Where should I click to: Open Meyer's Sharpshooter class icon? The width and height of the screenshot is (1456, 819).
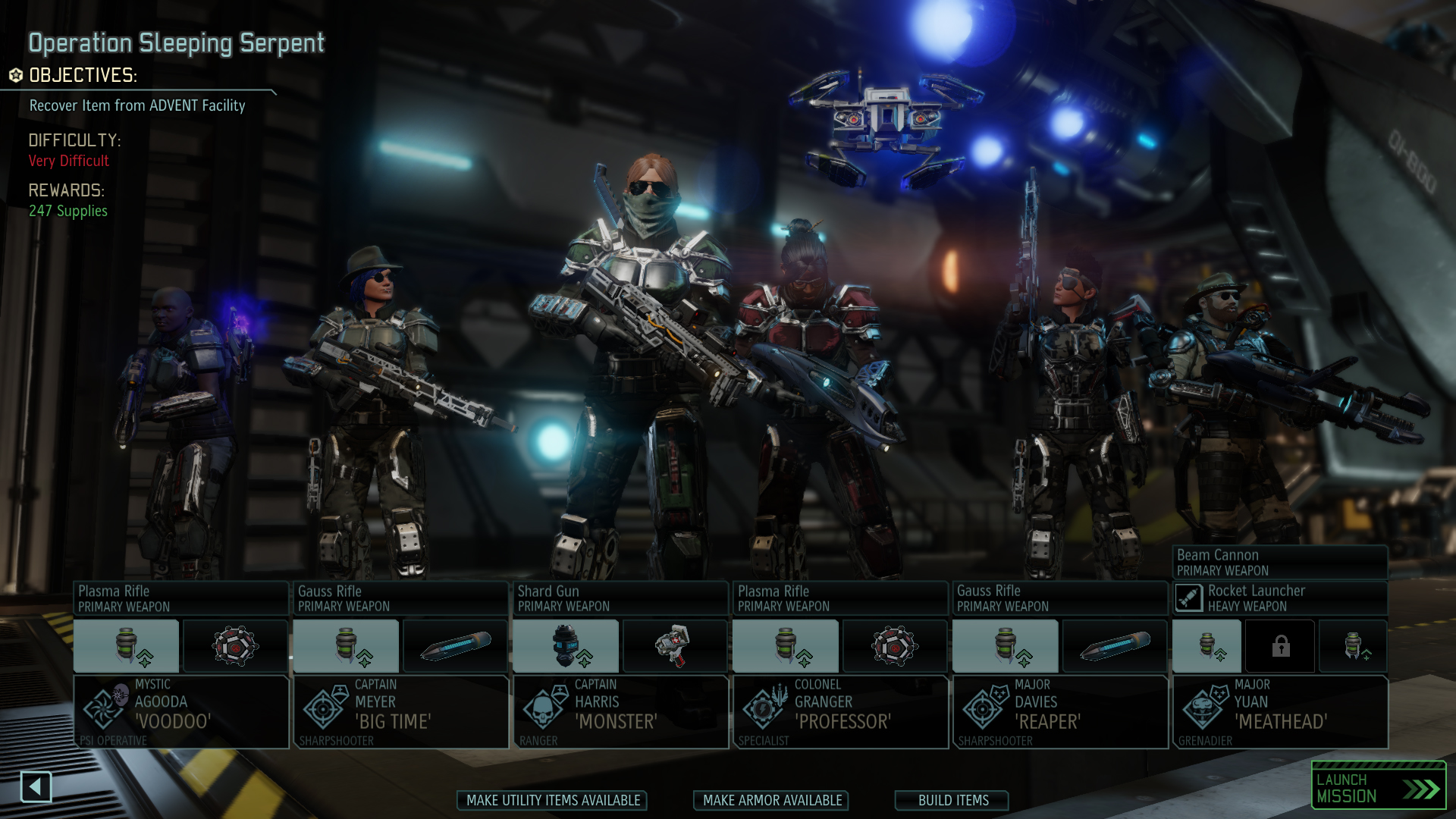point(324,711)
